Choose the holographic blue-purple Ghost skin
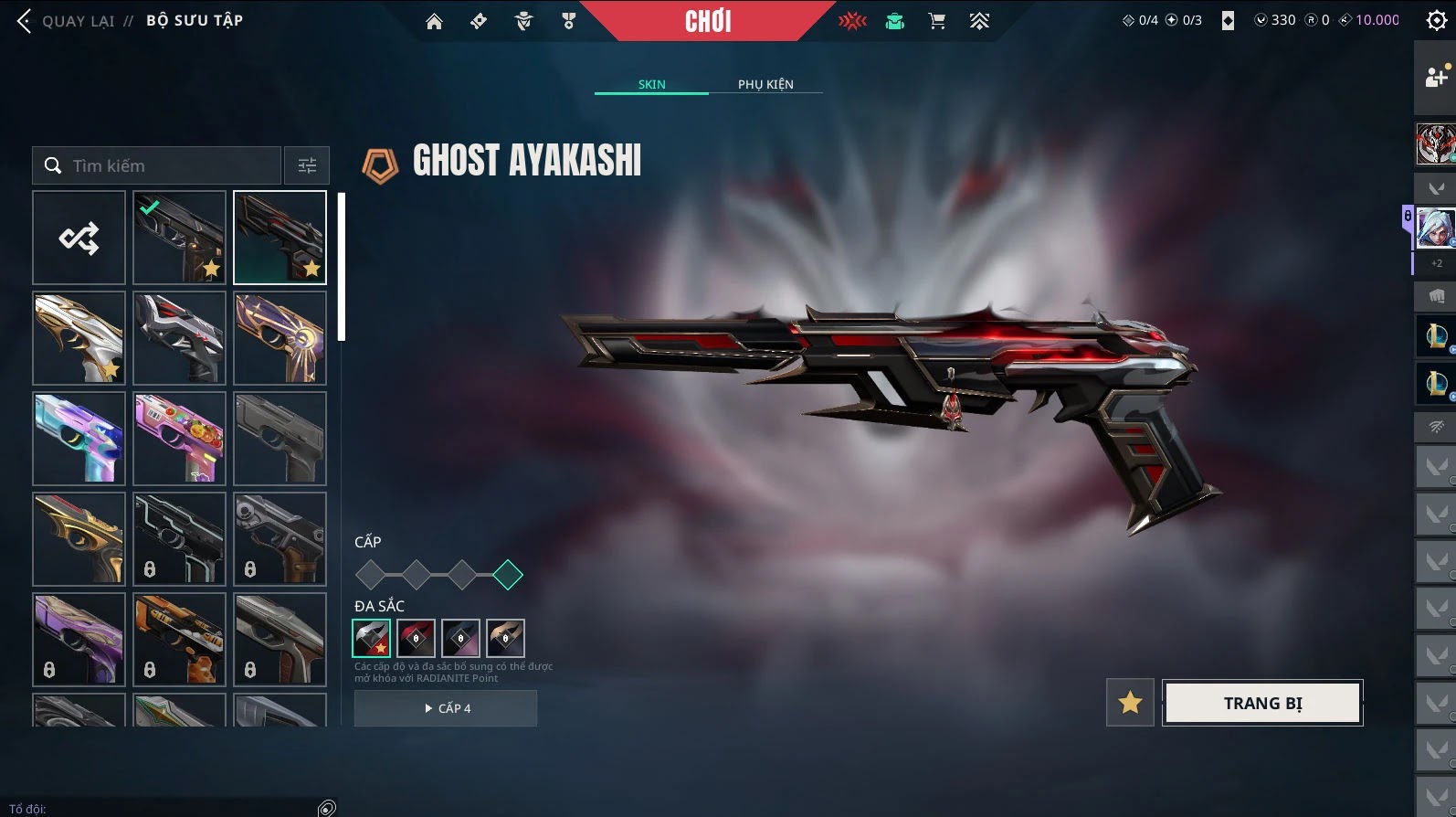1456x817 pixels. [79, 439]
